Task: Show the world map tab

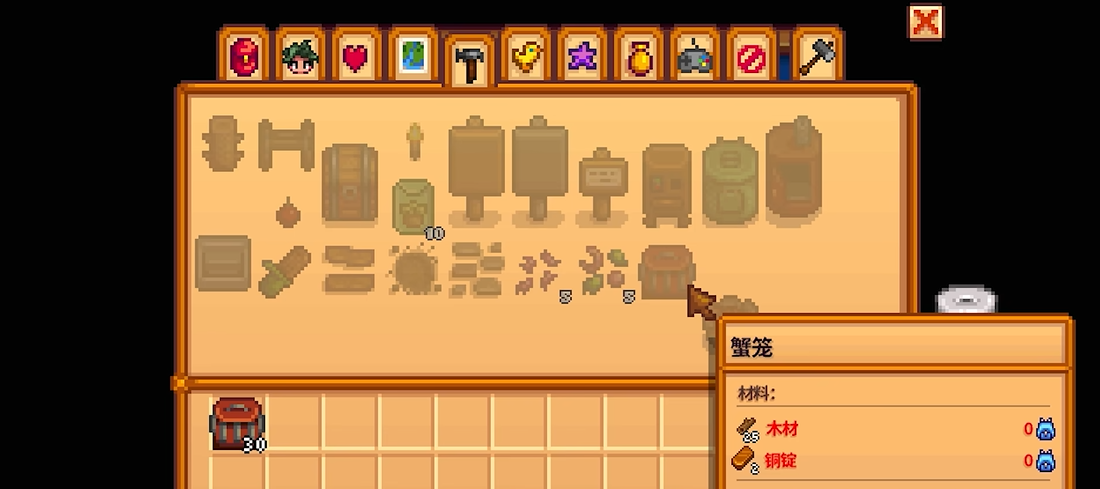Action: [x=411, y=56]
